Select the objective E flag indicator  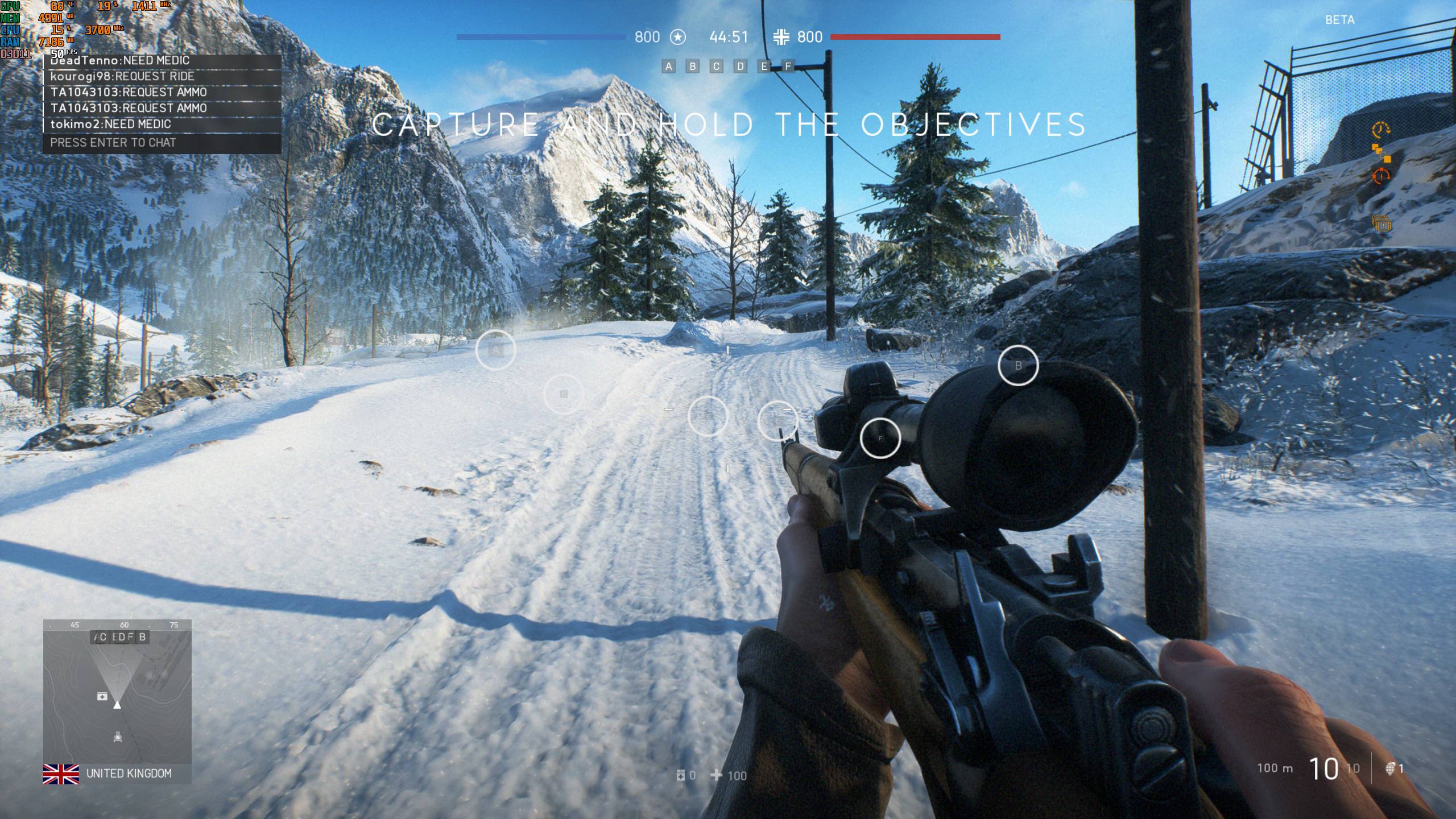pyautogui.click(x=764, y=67)
